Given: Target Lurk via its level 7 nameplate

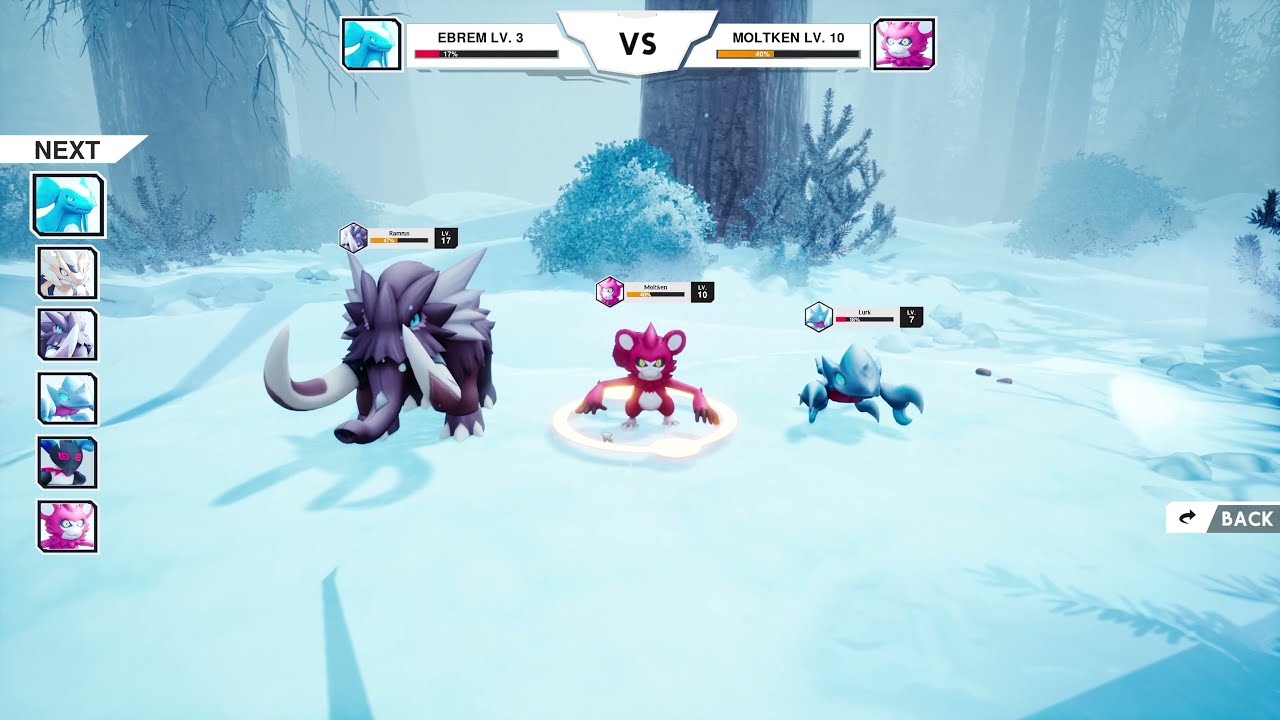Looking at the screenshot, I should [x=864, y=317].
